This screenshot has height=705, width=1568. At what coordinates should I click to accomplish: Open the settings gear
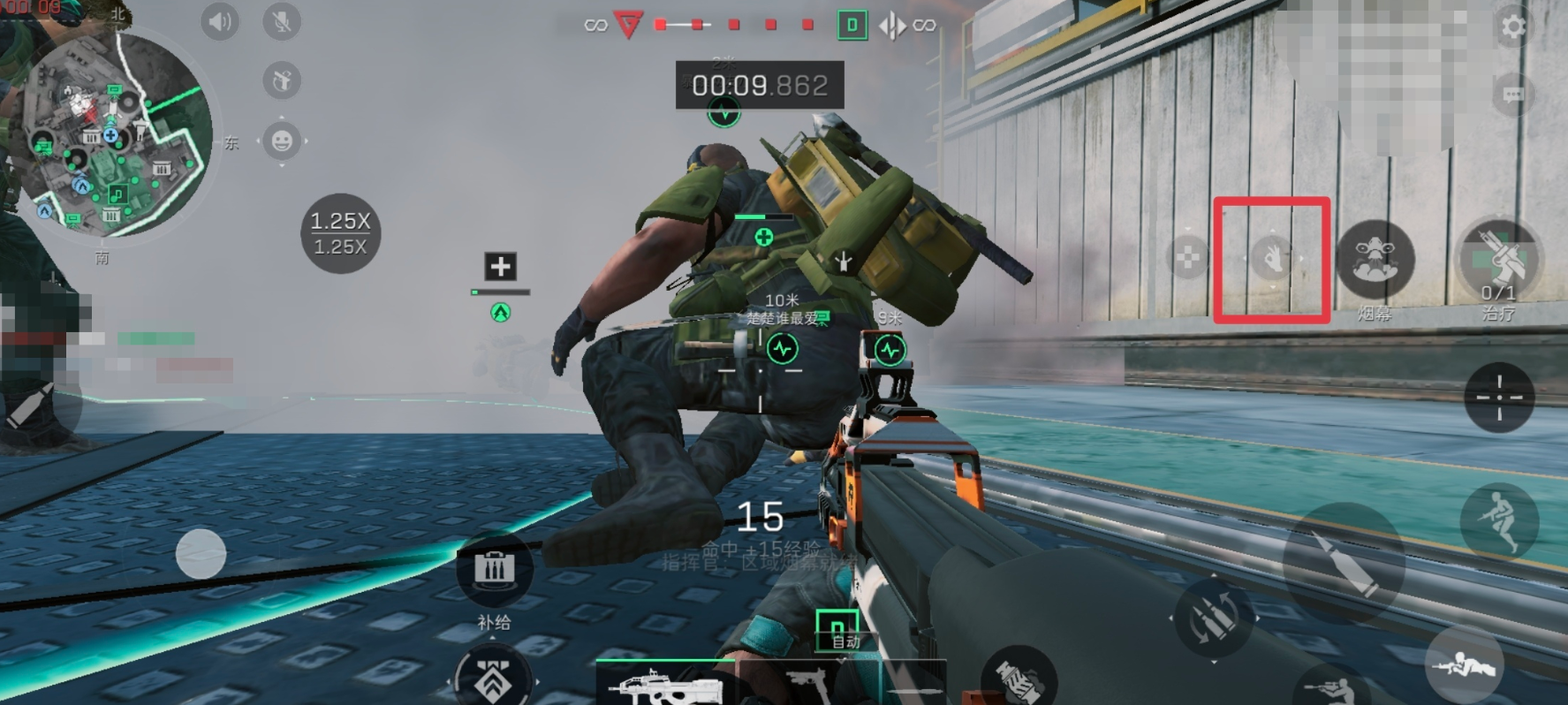(1513, 27)
